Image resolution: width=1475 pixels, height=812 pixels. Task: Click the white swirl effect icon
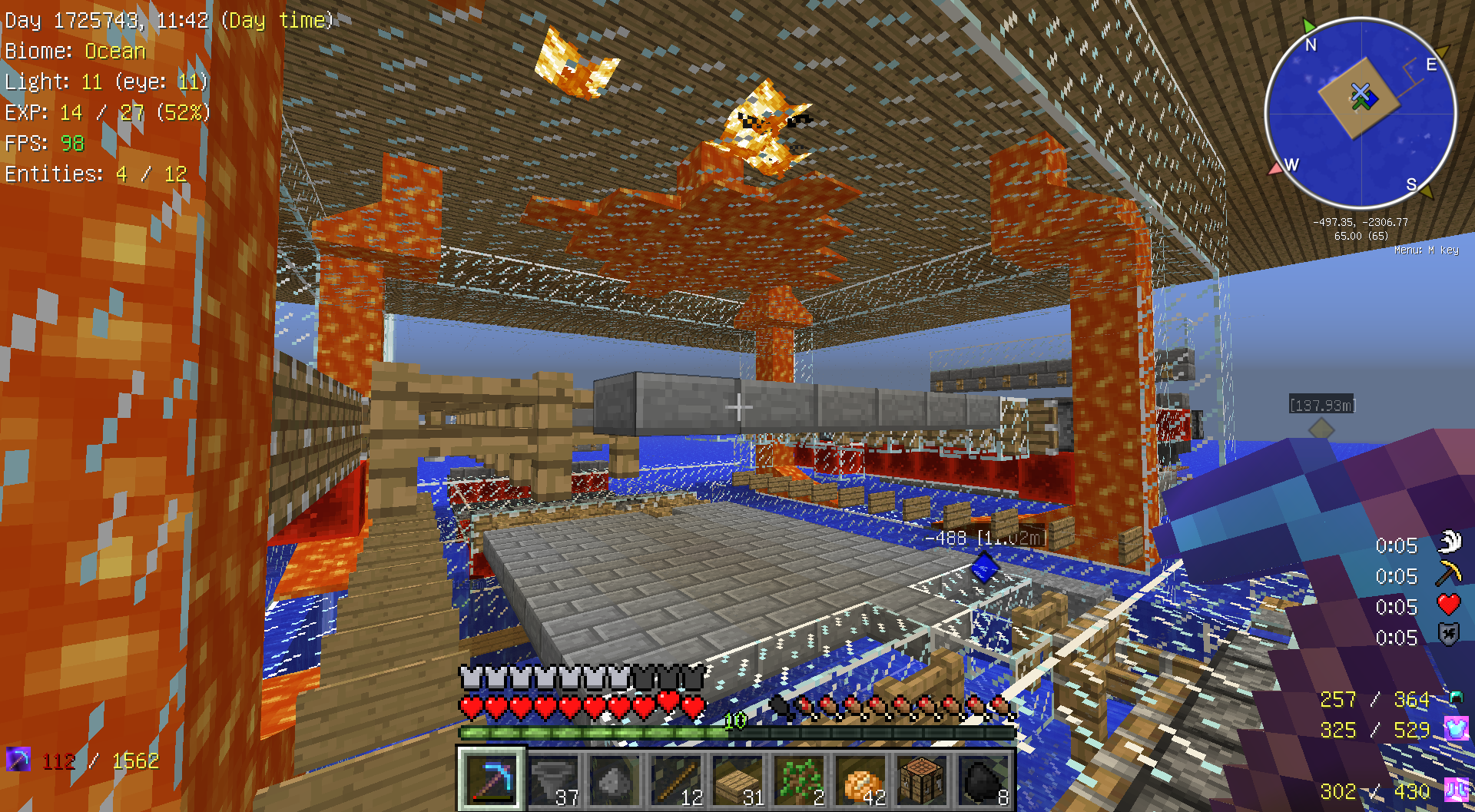(1449, 543)
